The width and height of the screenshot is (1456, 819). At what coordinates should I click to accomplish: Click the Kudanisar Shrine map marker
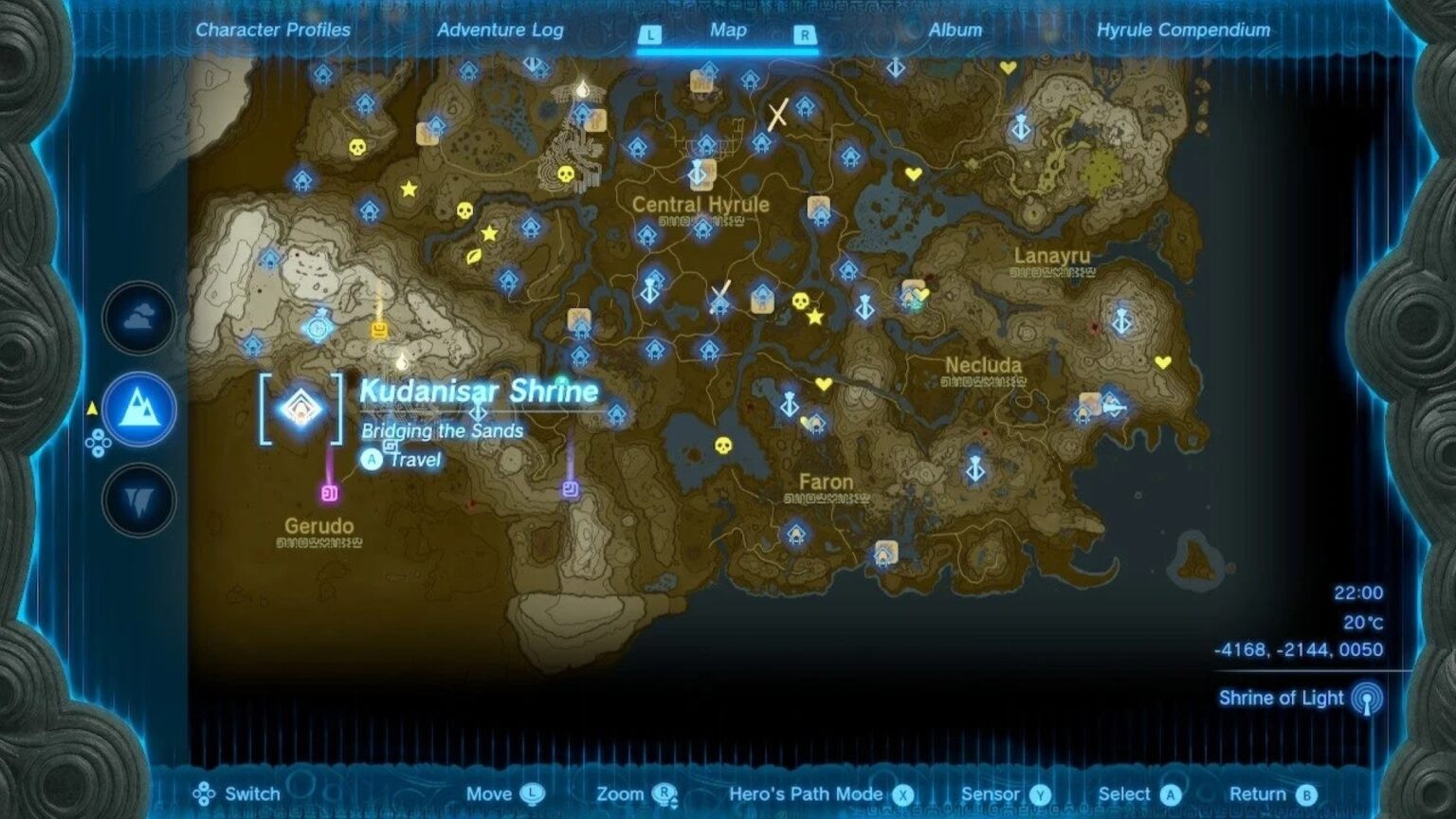point(301,406)
